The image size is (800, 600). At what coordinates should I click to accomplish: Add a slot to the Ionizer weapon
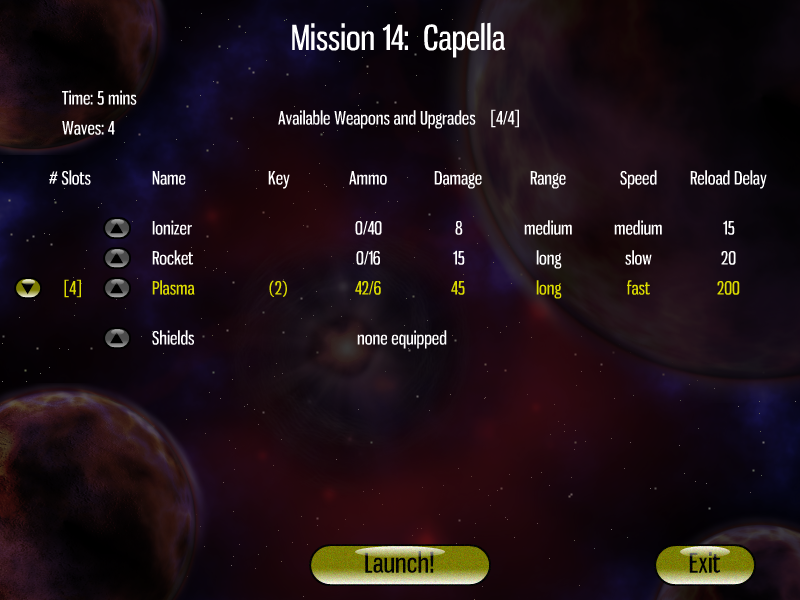coord(117,229)
